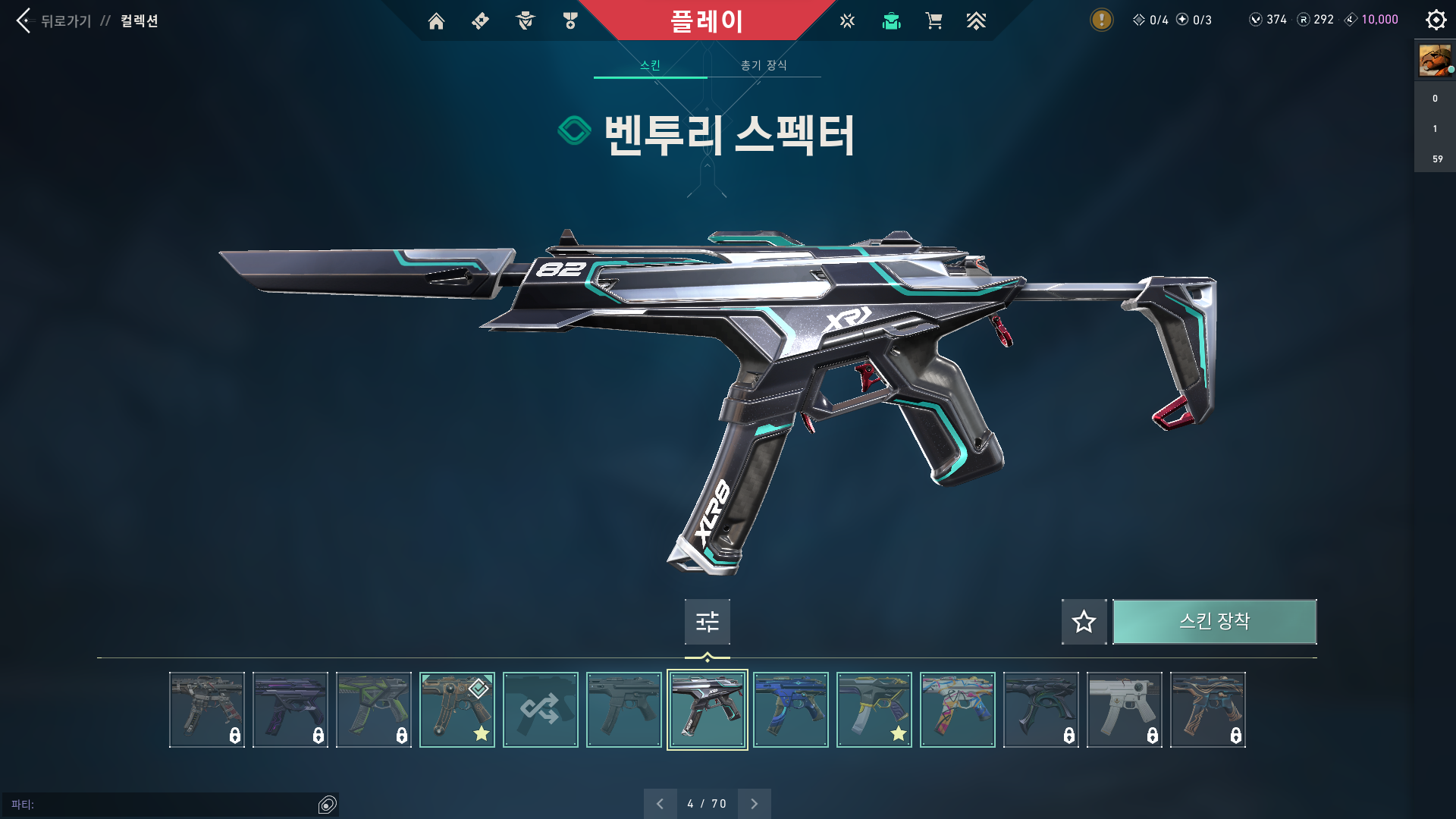1456x819 pixels.
Task: Go to the previous skin page
Action: click(x=660, y=804)
